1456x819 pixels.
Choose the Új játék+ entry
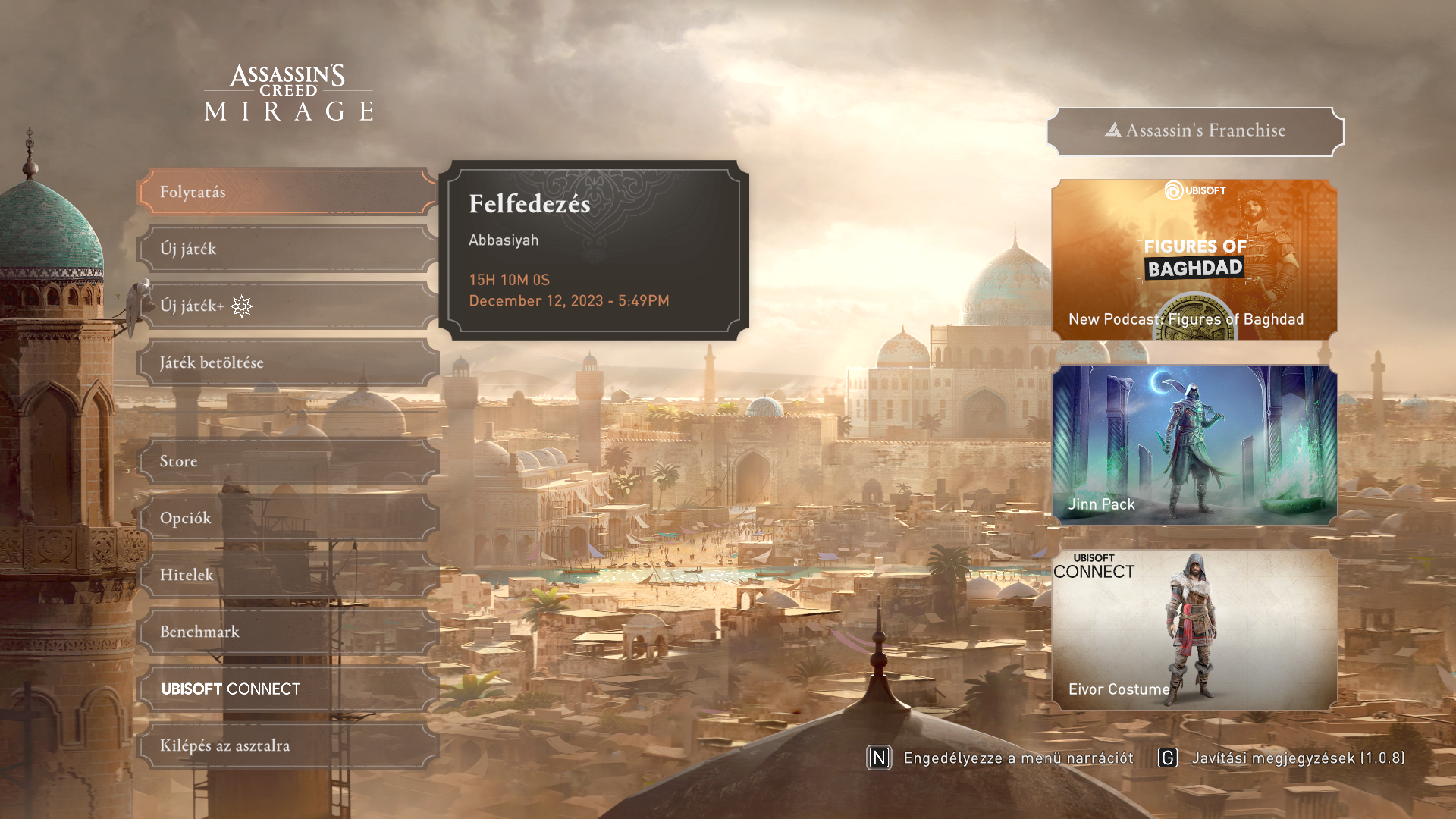(287, 306)
